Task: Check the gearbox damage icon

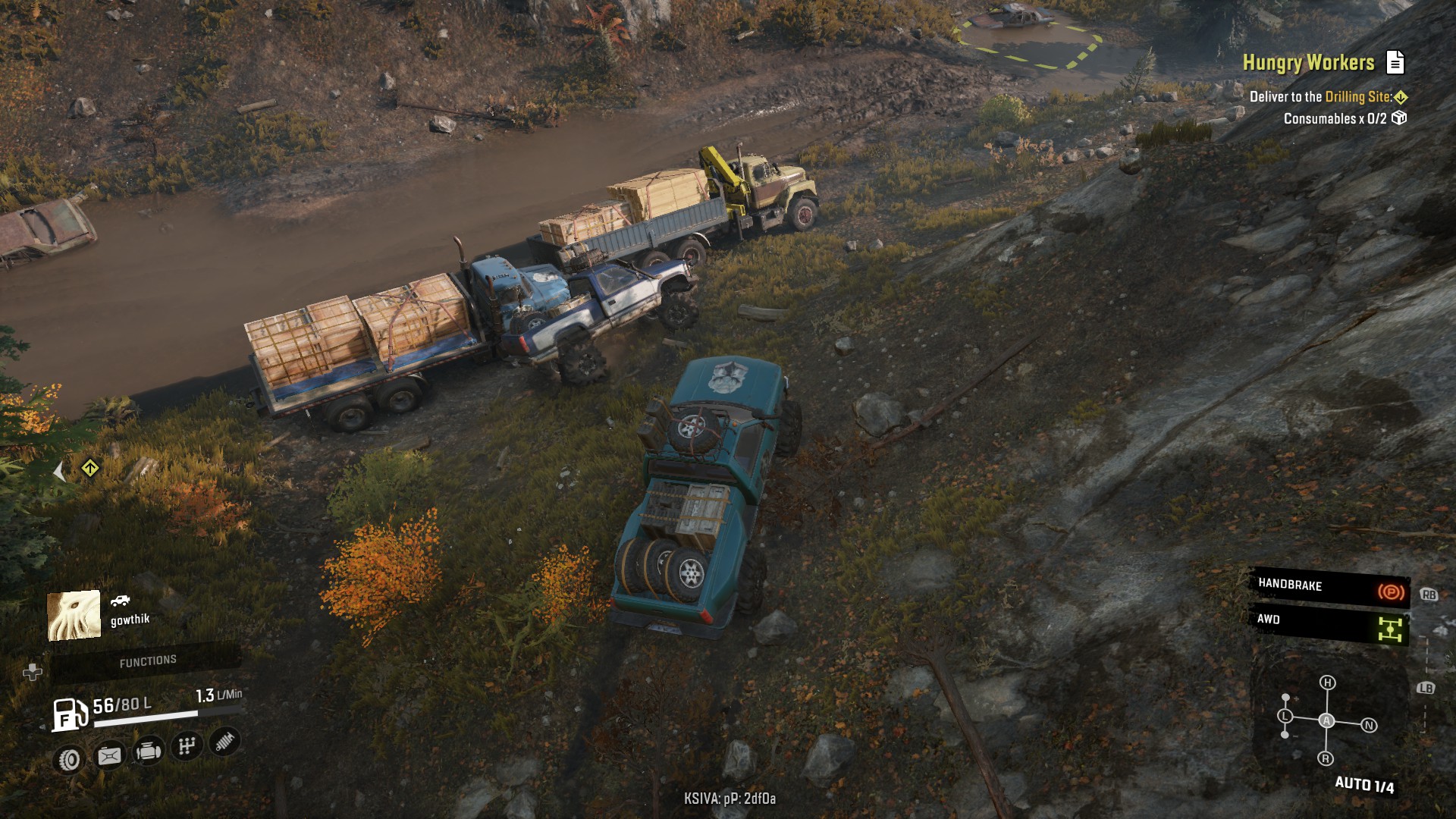Action: [187, 746]
